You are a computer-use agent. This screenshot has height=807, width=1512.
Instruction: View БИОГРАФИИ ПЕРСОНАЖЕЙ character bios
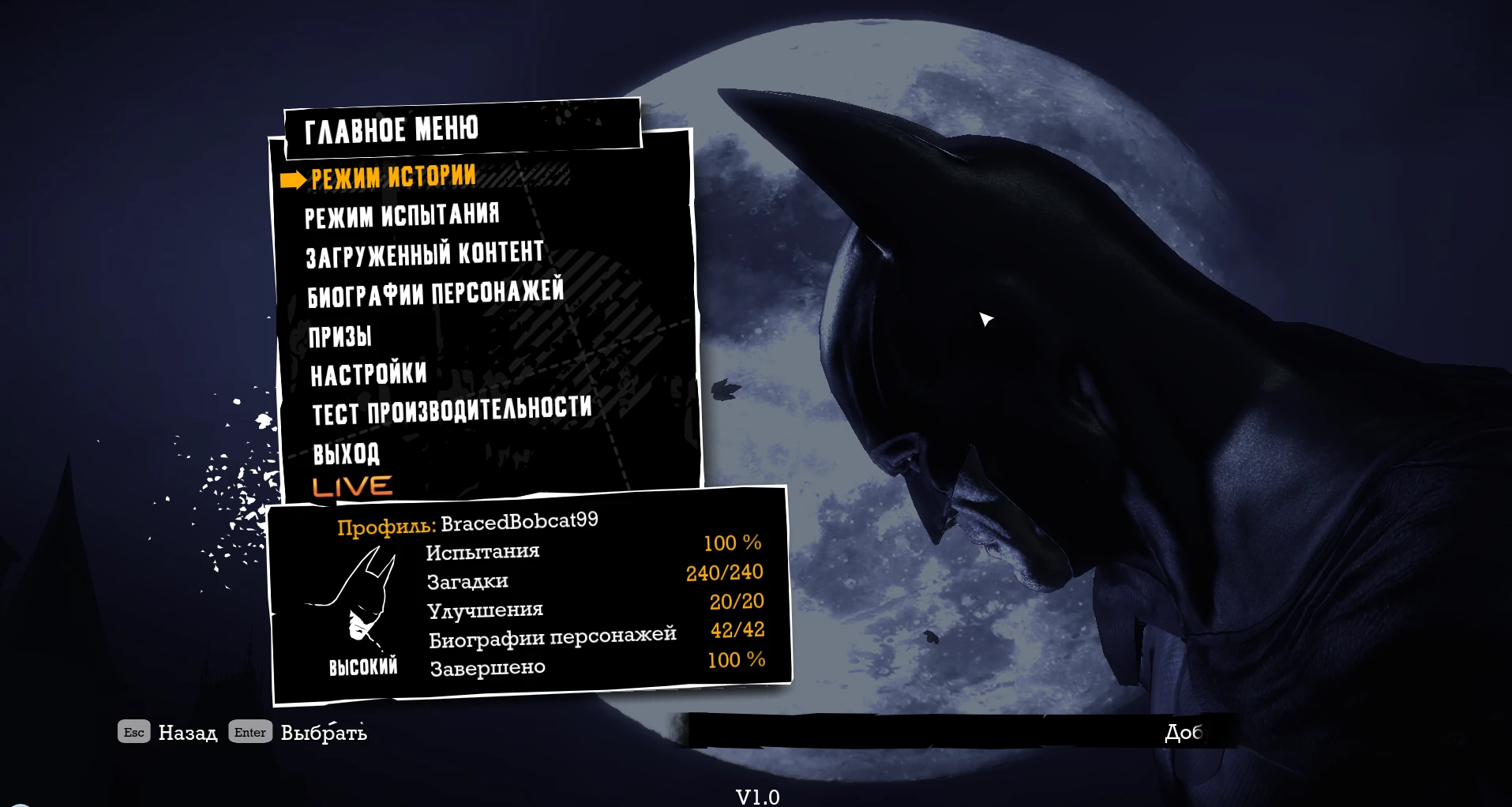point(435,292)
